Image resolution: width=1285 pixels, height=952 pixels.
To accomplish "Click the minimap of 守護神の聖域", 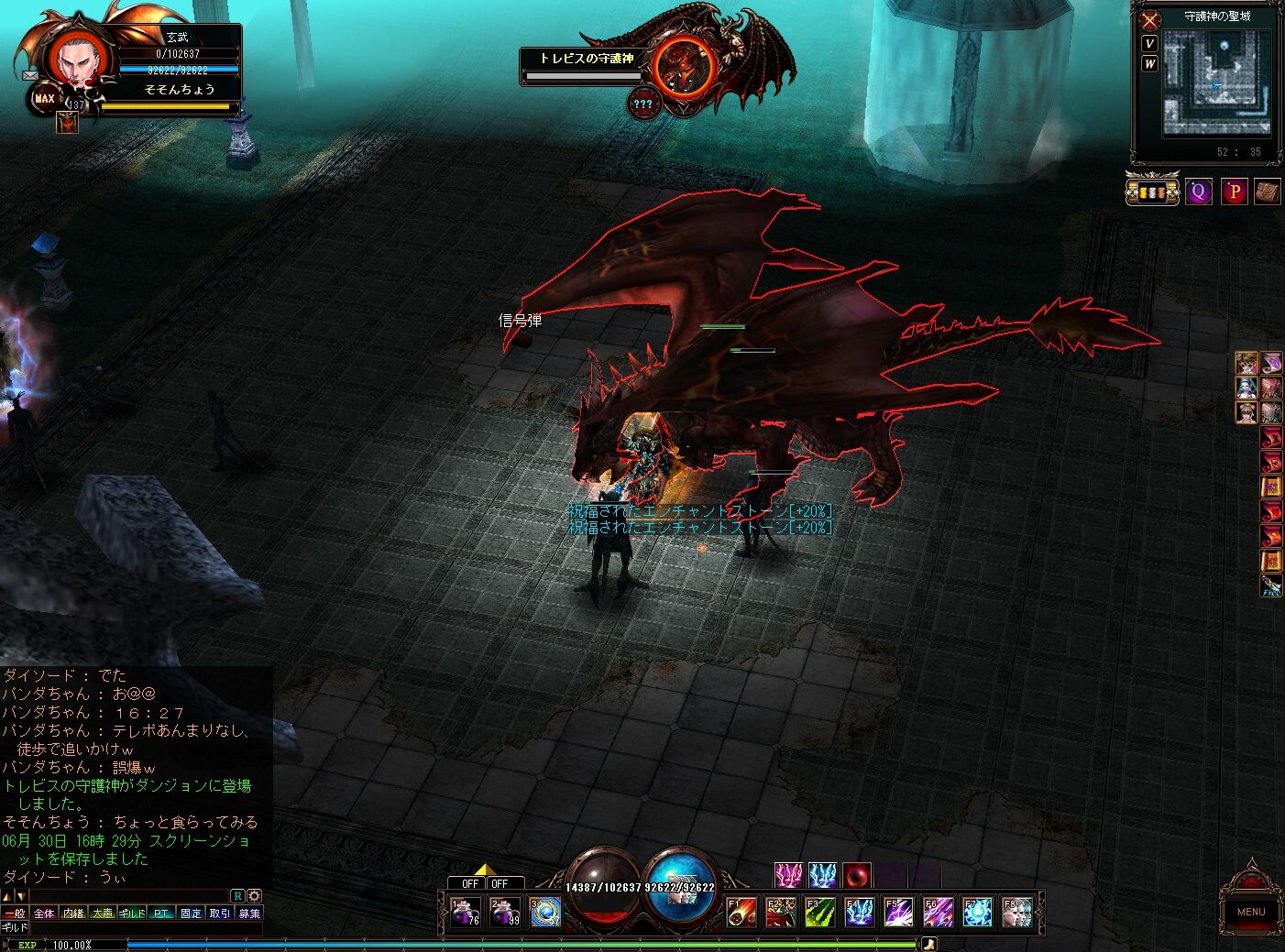I will tap(1217, 82).
